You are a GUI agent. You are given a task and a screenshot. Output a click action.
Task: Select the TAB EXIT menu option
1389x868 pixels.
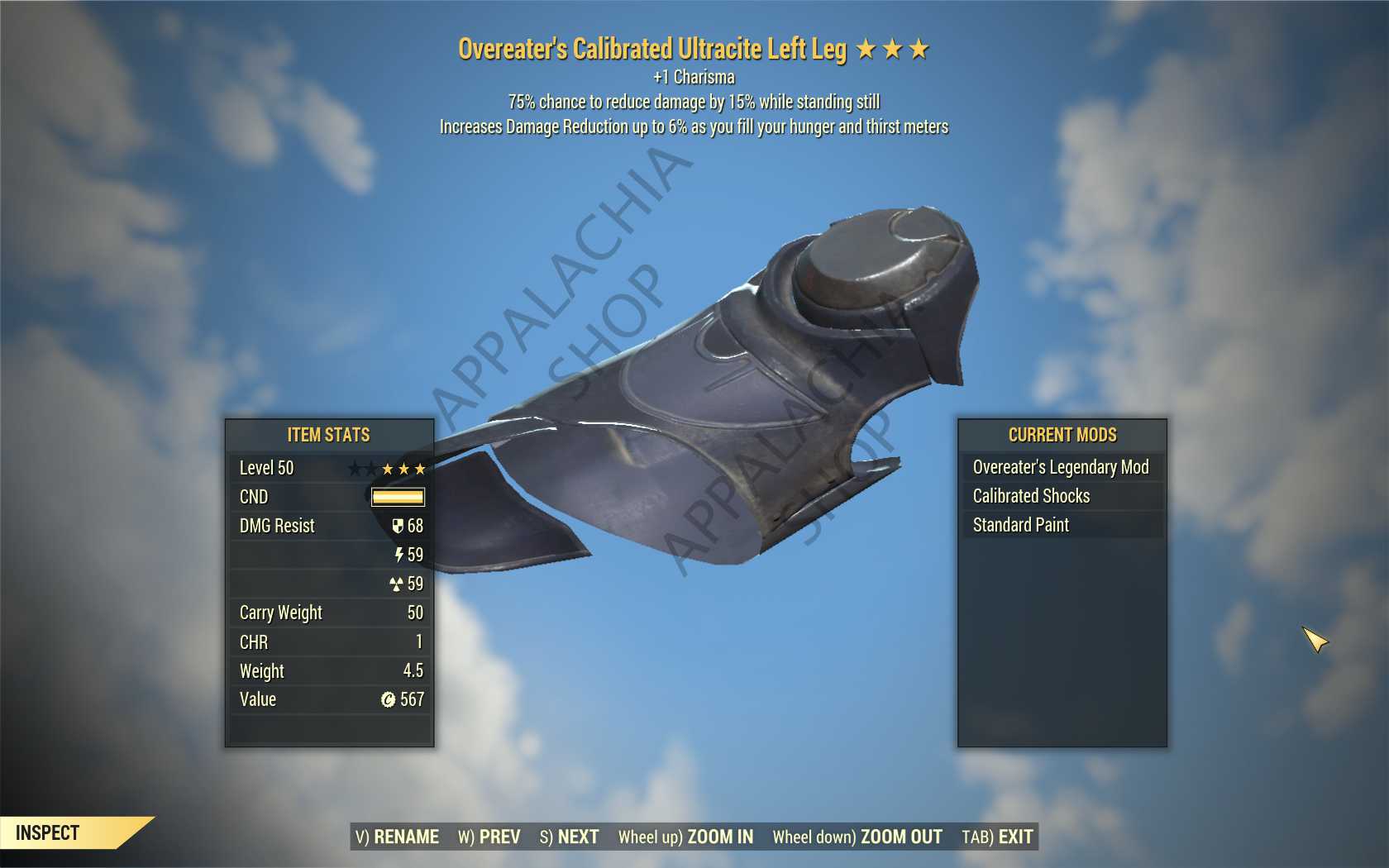coord(995,837)
